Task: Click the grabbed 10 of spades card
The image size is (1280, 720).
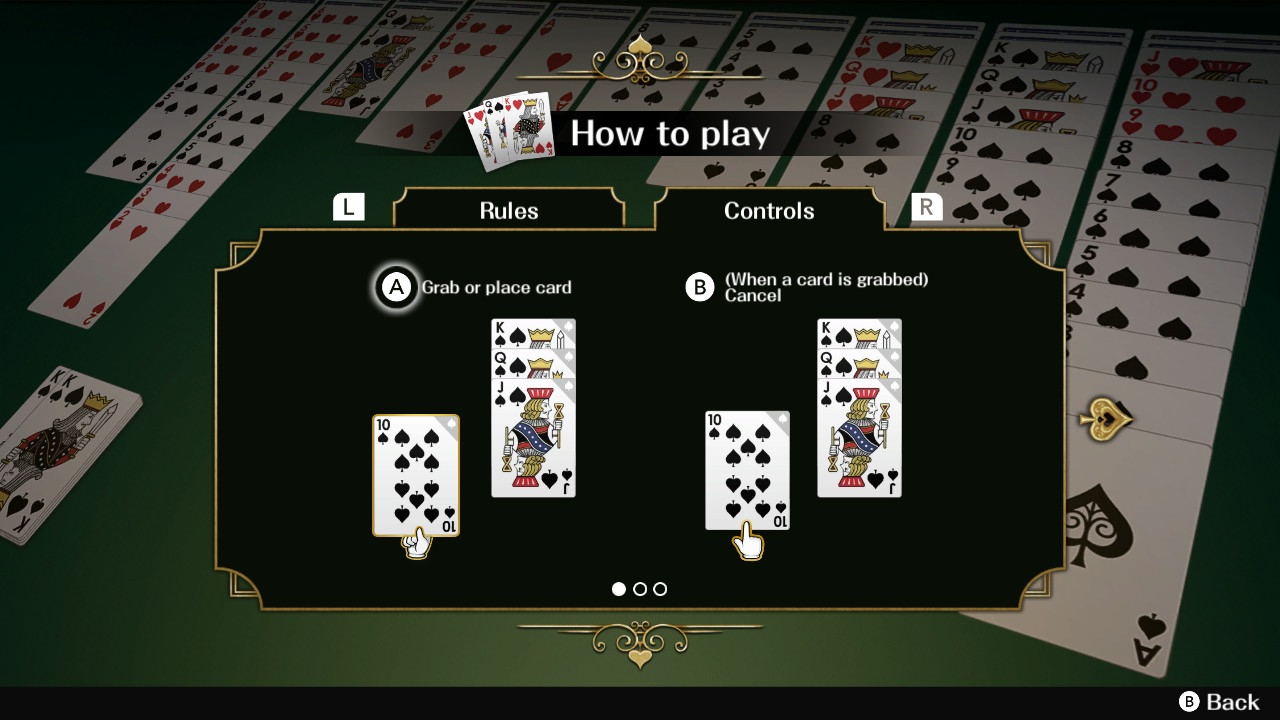Action: pyautogui.click(x=416, y=476)
